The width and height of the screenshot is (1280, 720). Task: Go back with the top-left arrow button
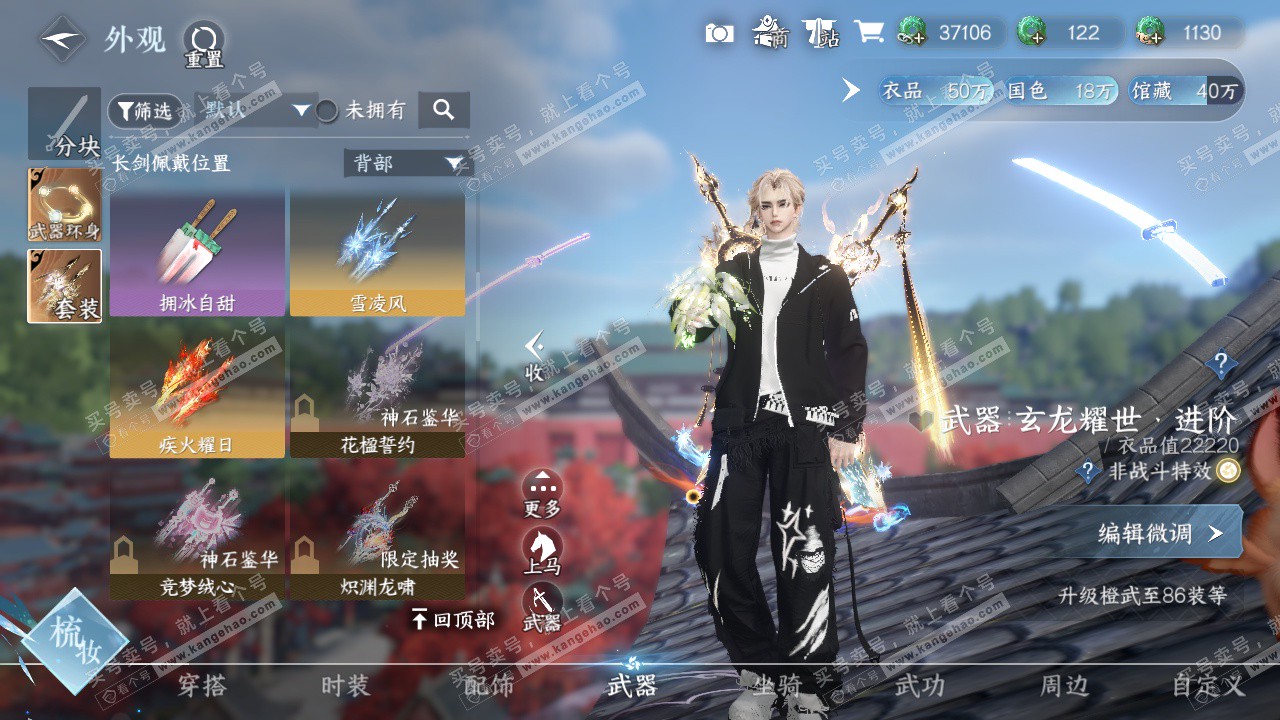(63, 39)
